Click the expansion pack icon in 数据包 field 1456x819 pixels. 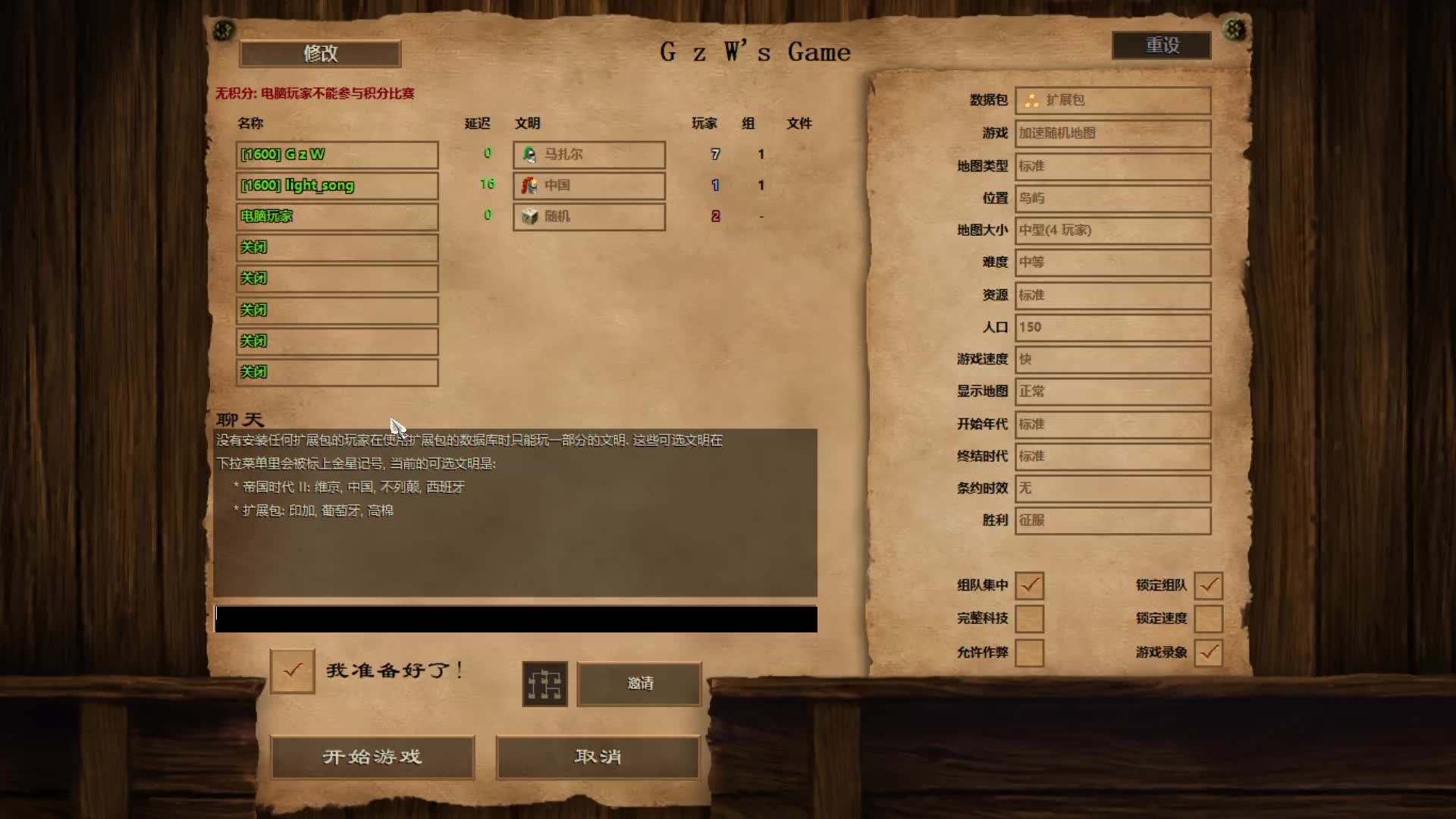(1031, 99)
